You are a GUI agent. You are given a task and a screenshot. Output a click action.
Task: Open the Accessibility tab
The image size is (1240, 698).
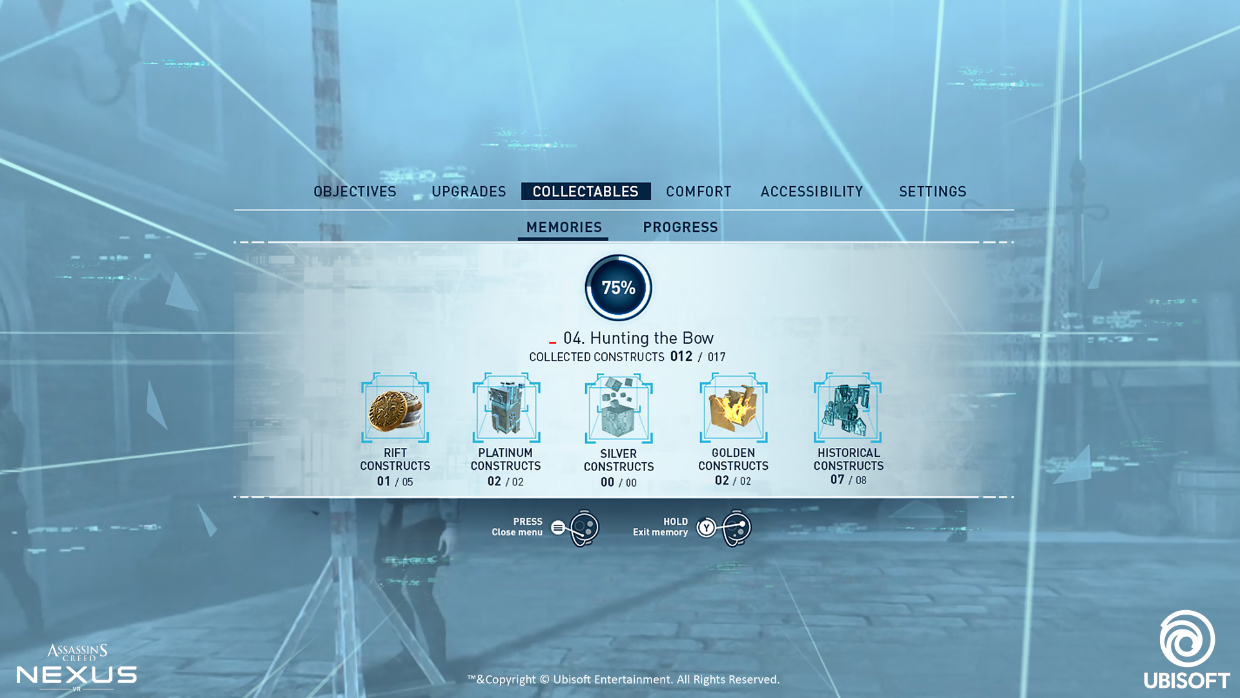pos(812,192)
